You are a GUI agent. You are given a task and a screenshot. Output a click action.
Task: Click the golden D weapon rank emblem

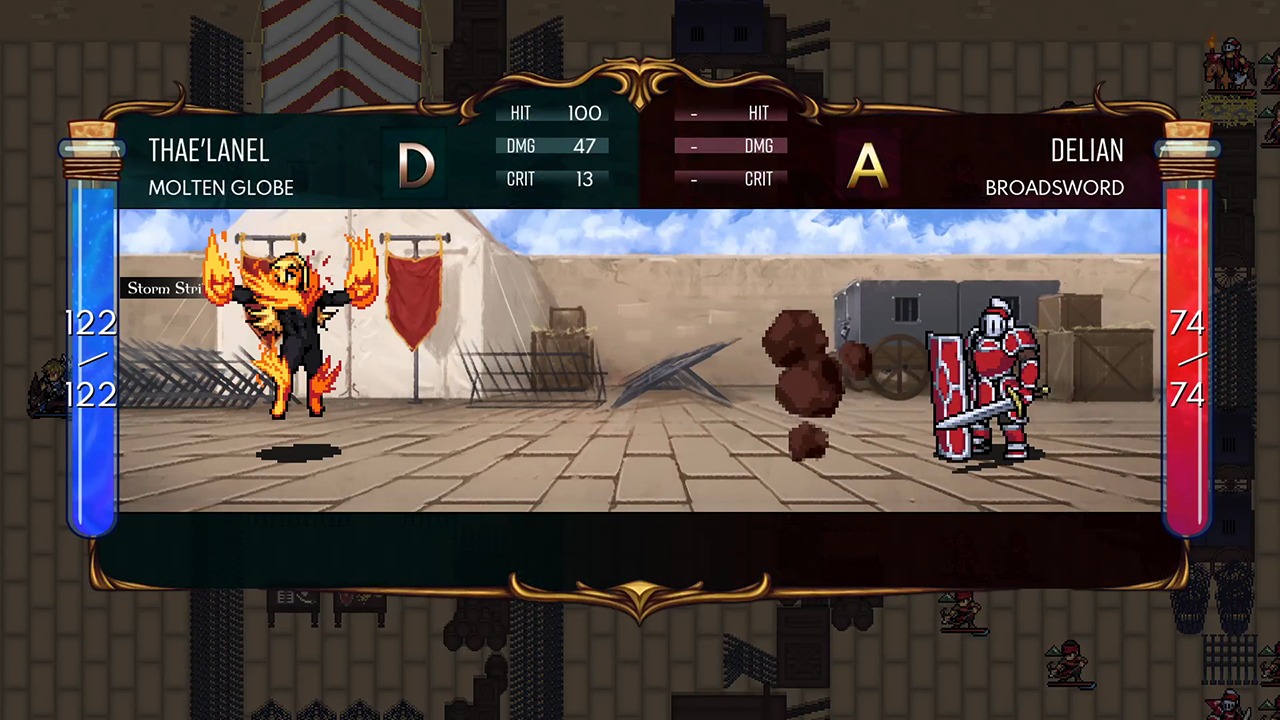click(416, 163)
